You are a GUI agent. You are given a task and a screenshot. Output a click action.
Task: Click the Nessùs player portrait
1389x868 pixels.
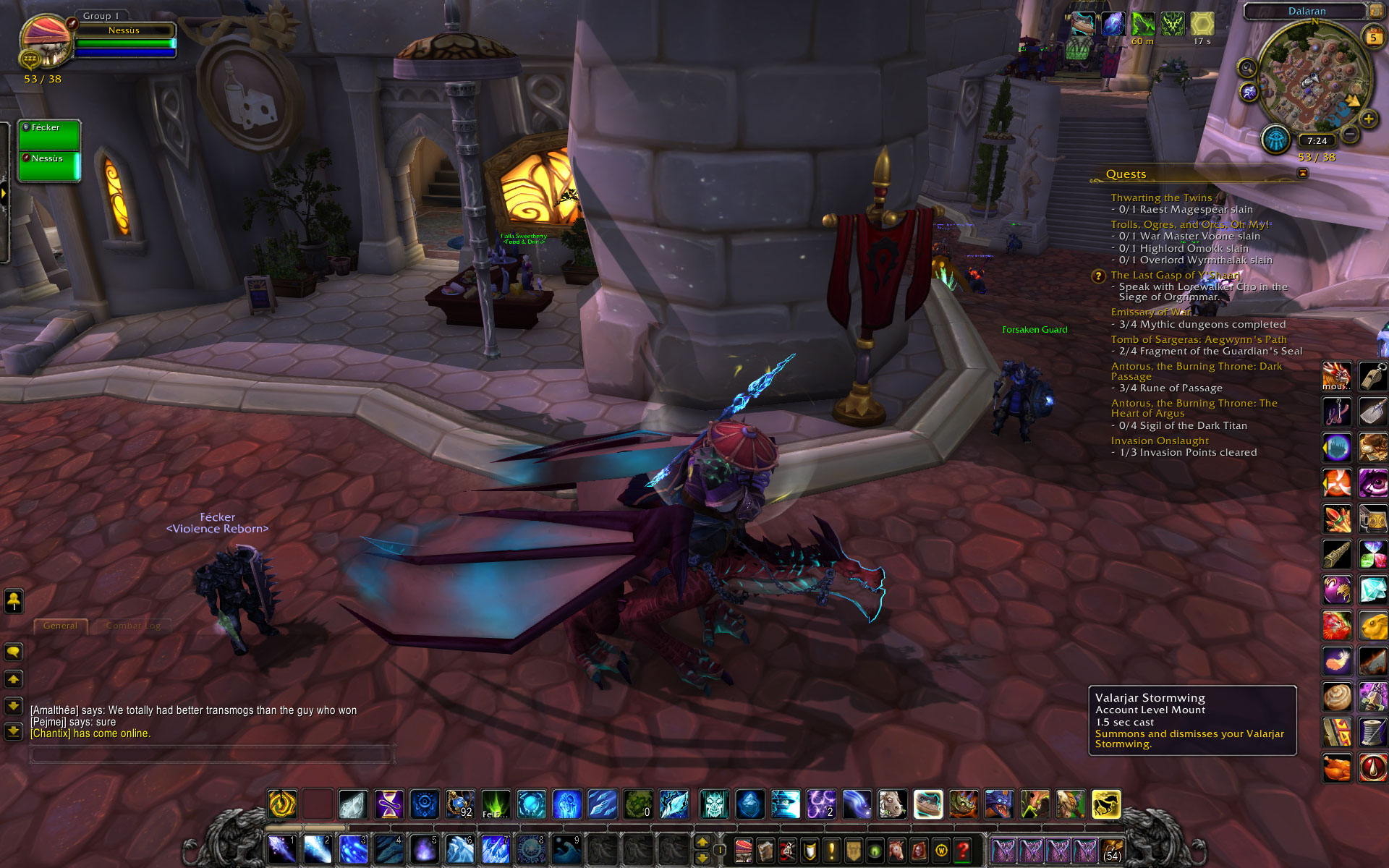45,41
